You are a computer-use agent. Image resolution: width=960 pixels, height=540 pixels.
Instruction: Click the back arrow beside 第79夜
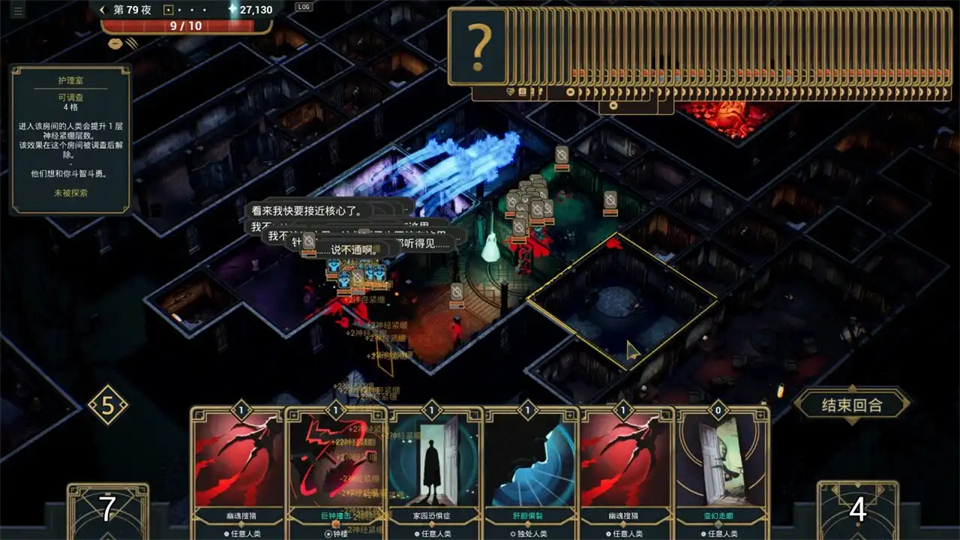(103, 10)
